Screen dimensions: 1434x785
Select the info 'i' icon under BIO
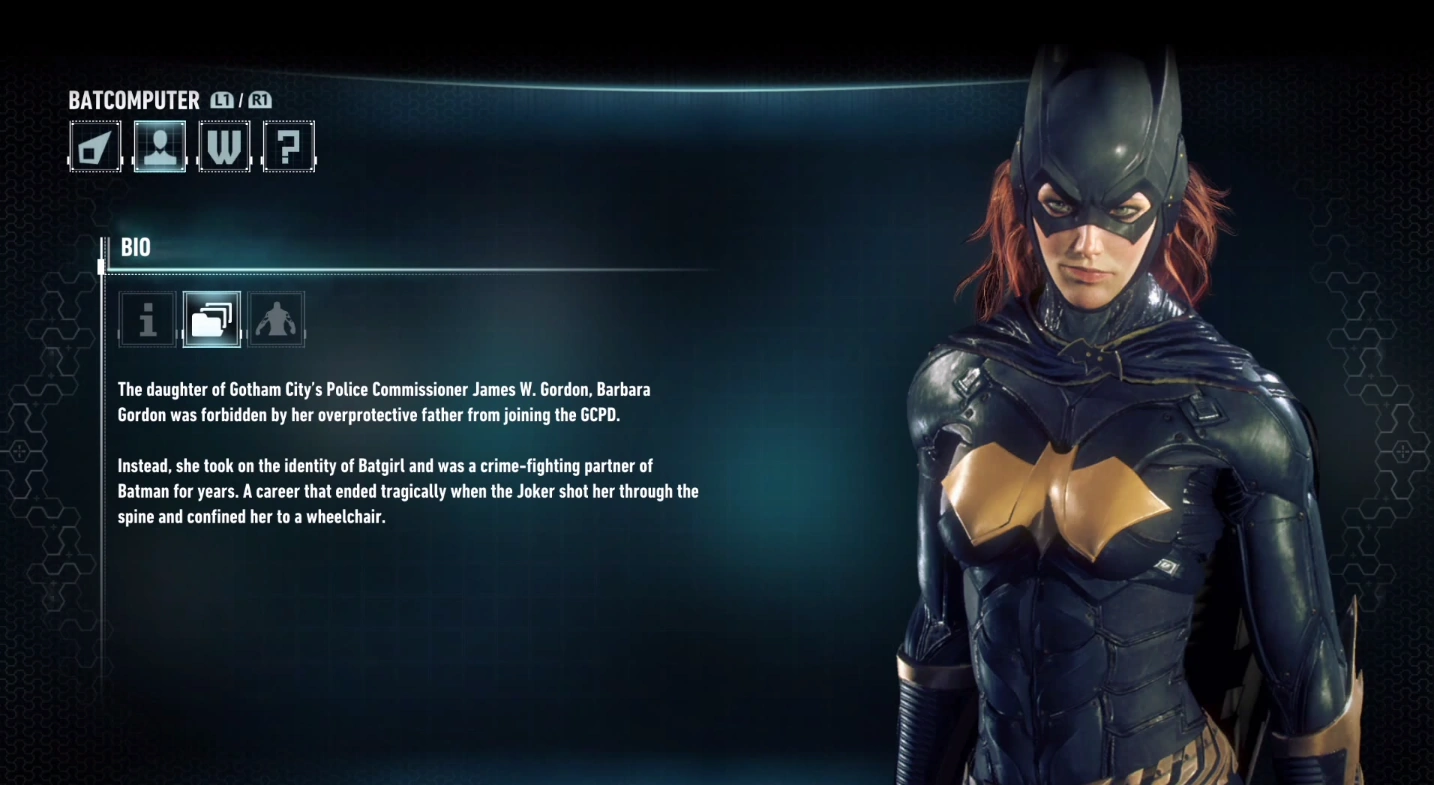pos(147,319)
